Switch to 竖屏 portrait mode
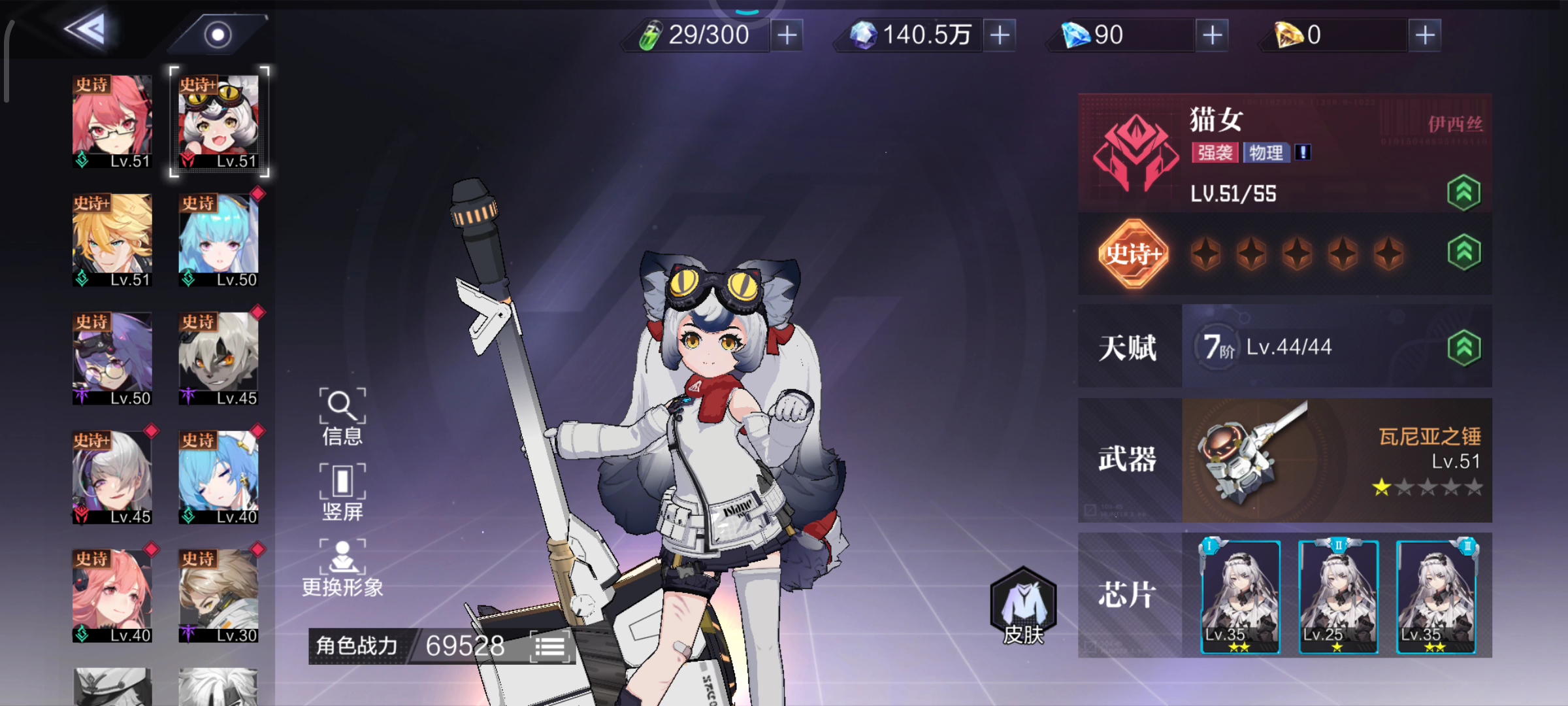Screen dimensions: 1568x706 click(342, 492)
